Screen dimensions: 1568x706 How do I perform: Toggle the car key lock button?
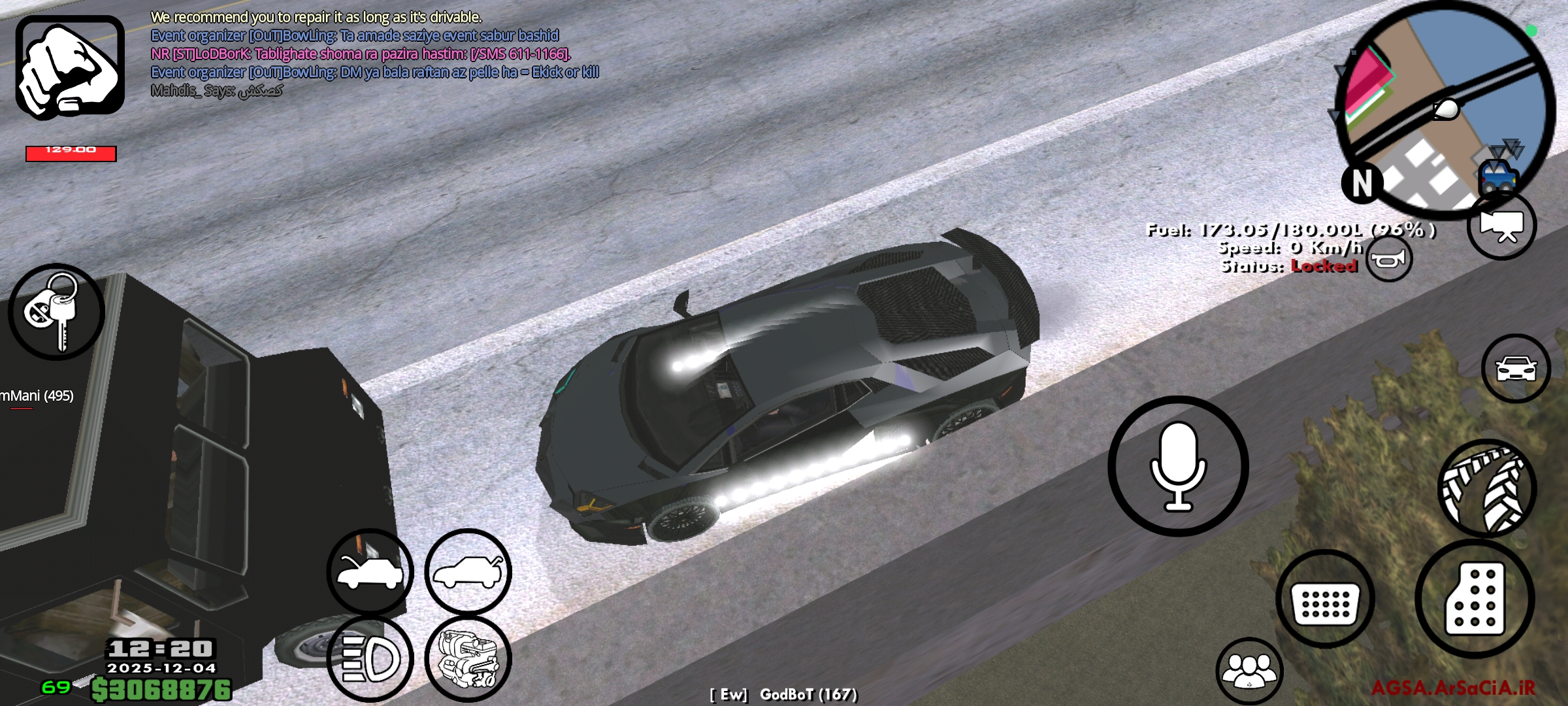click(56, 312)
